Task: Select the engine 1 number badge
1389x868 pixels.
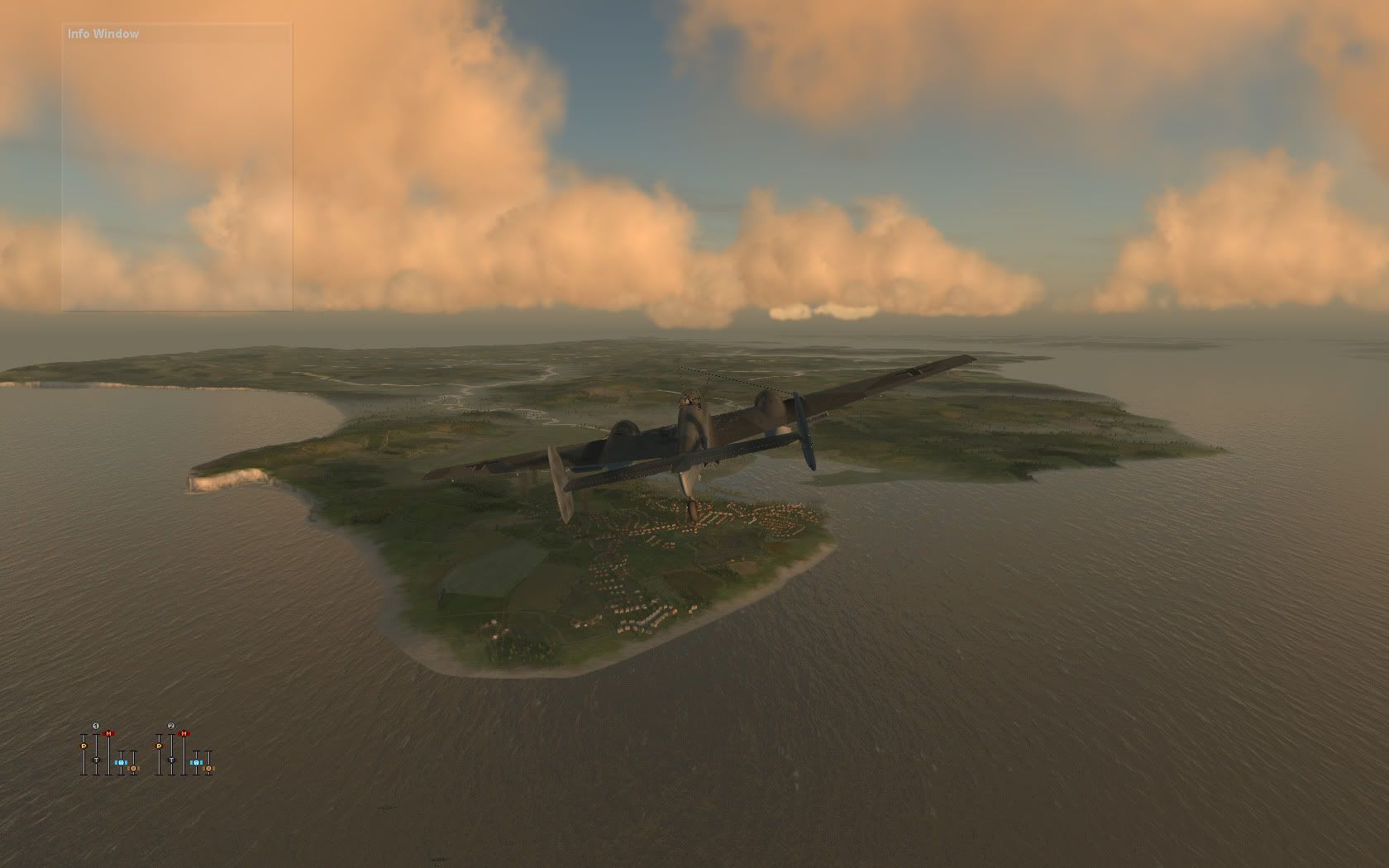Action: [x=96, y=727]
